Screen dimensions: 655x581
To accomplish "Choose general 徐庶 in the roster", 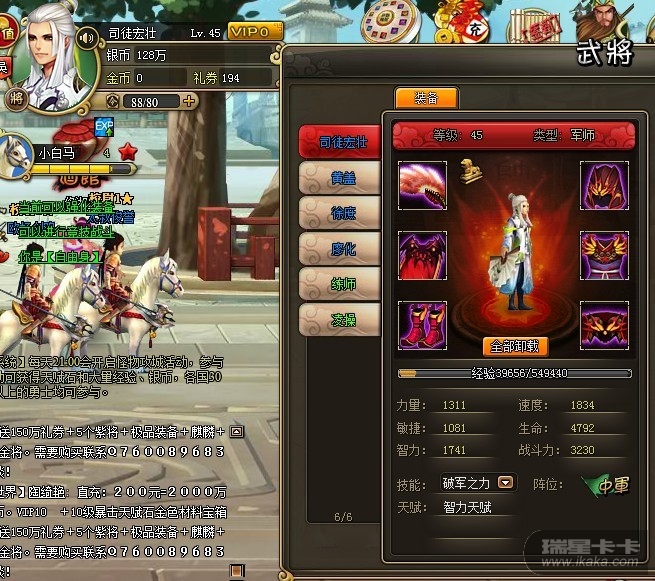I will [x=342, y=213].
